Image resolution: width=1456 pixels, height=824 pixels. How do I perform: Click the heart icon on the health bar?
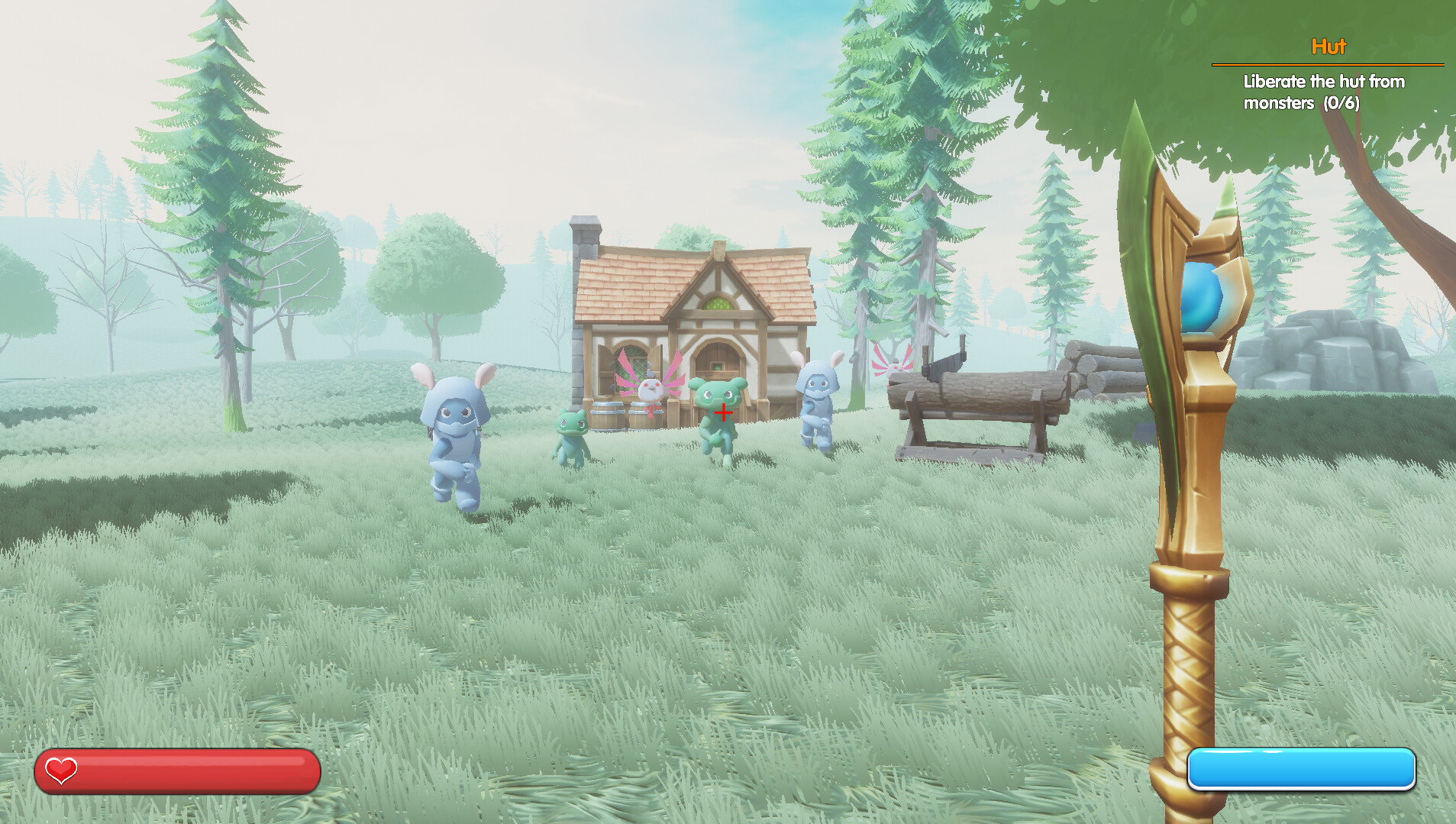[60, 771]
